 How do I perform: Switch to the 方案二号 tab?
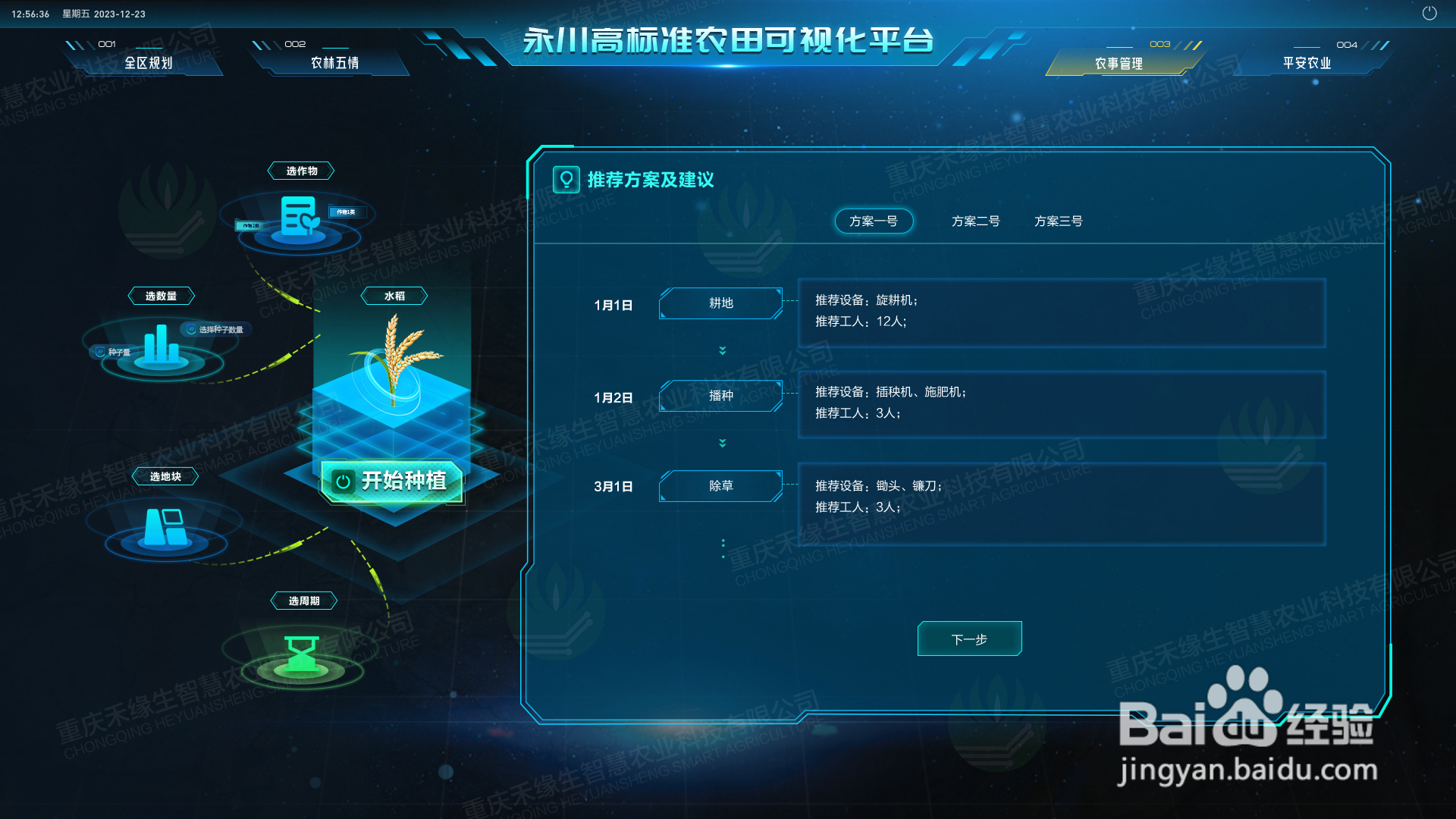[x=975, y=221]
